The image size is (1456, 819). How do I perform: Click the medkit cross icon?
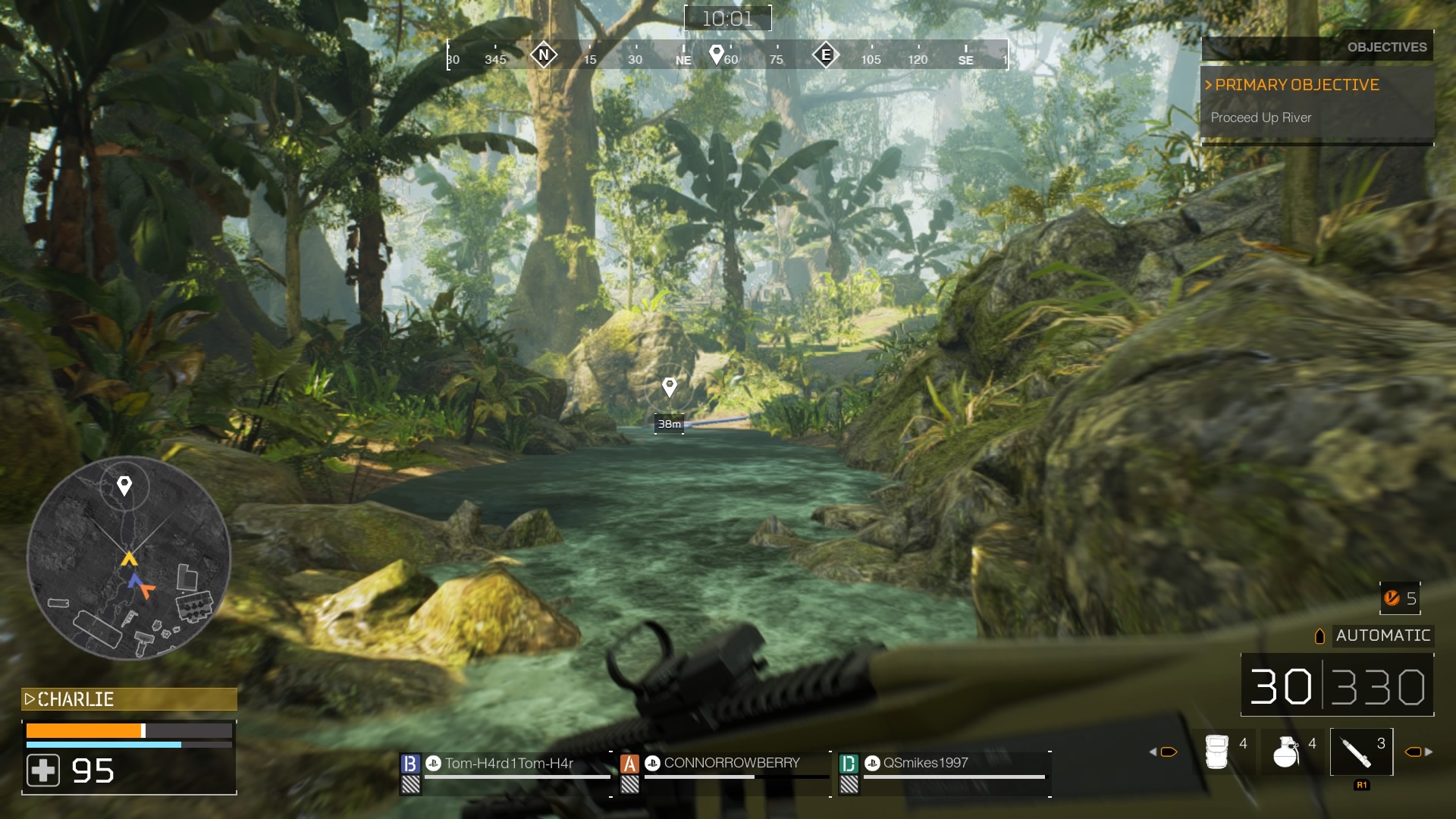pos(43,770)
